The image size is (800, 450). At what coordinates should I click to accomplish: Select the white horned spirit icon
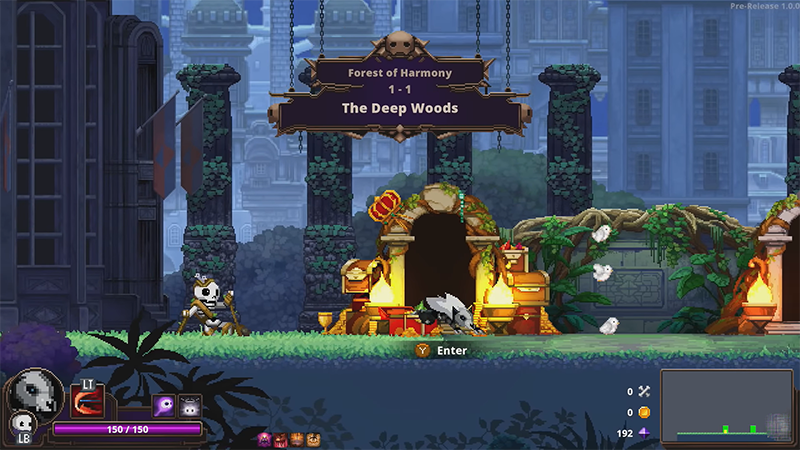[x=189, y=406]
